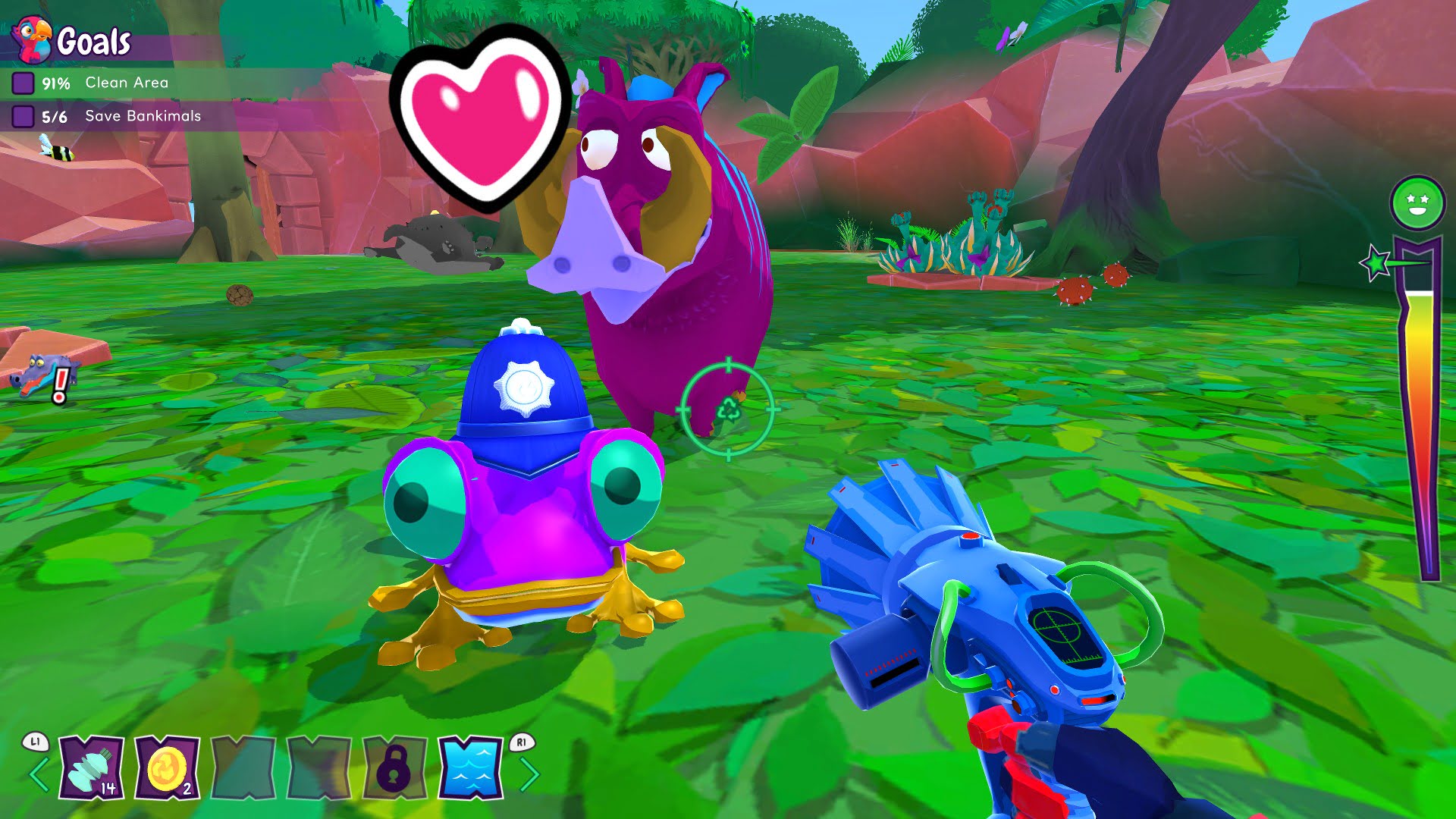
Task: Cycle hotbar right with the green arrow
Action: coord(529,774)
